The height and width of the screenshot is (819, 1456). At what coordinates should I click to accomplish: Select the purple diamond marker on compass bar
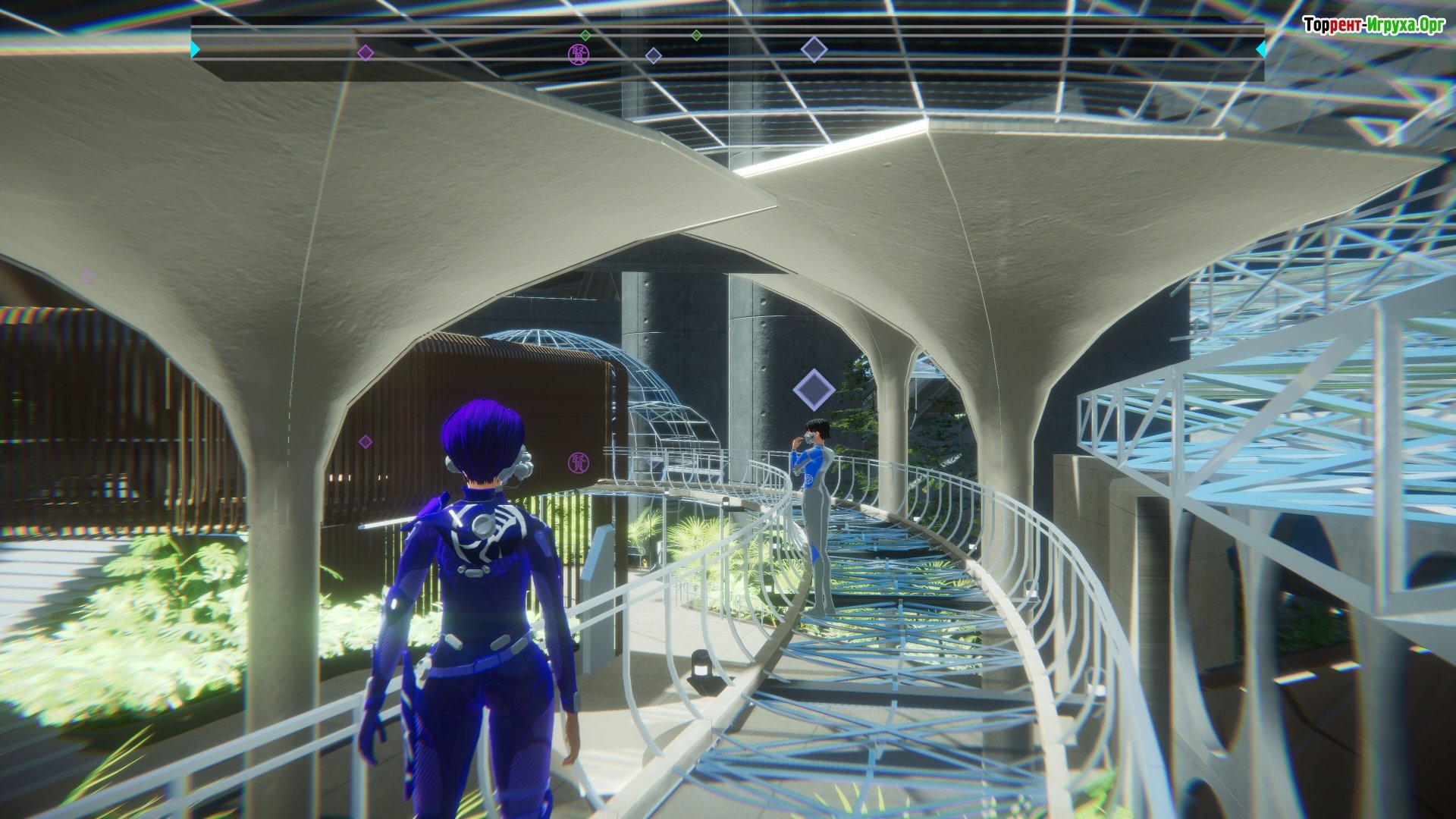pyautogui.click(x=366, y=52)
